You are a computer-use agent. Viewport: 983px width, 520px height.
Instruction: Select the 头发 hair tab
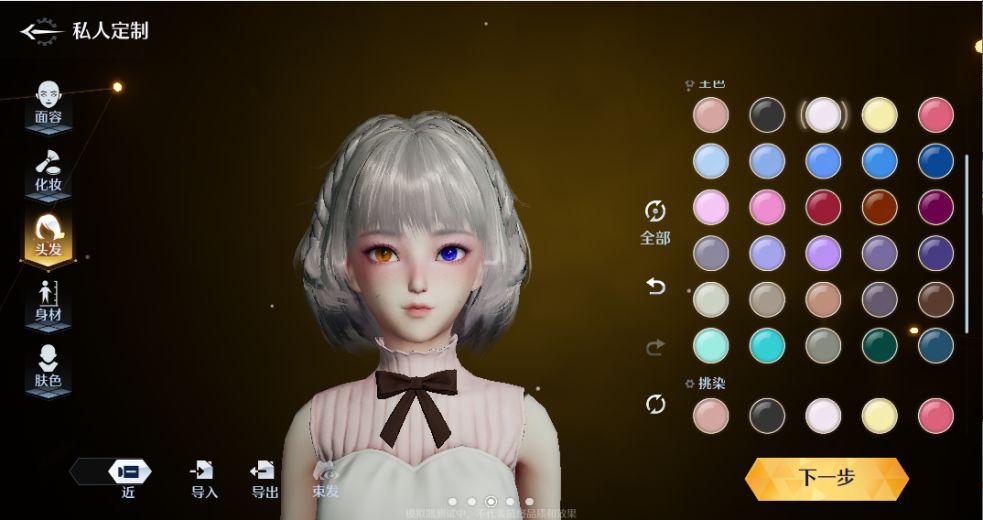(x=48, y=237)
